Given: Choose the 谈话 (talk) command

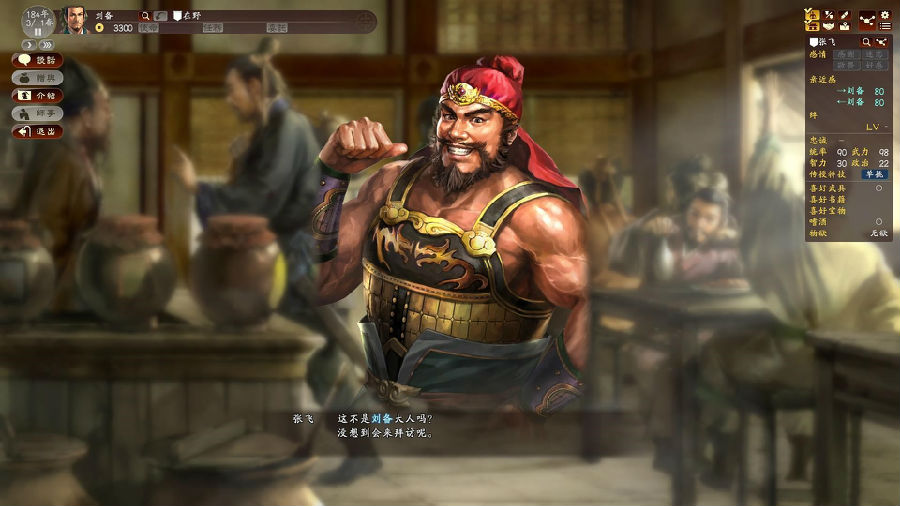Looking at the screenshot, I should (38, 60).
